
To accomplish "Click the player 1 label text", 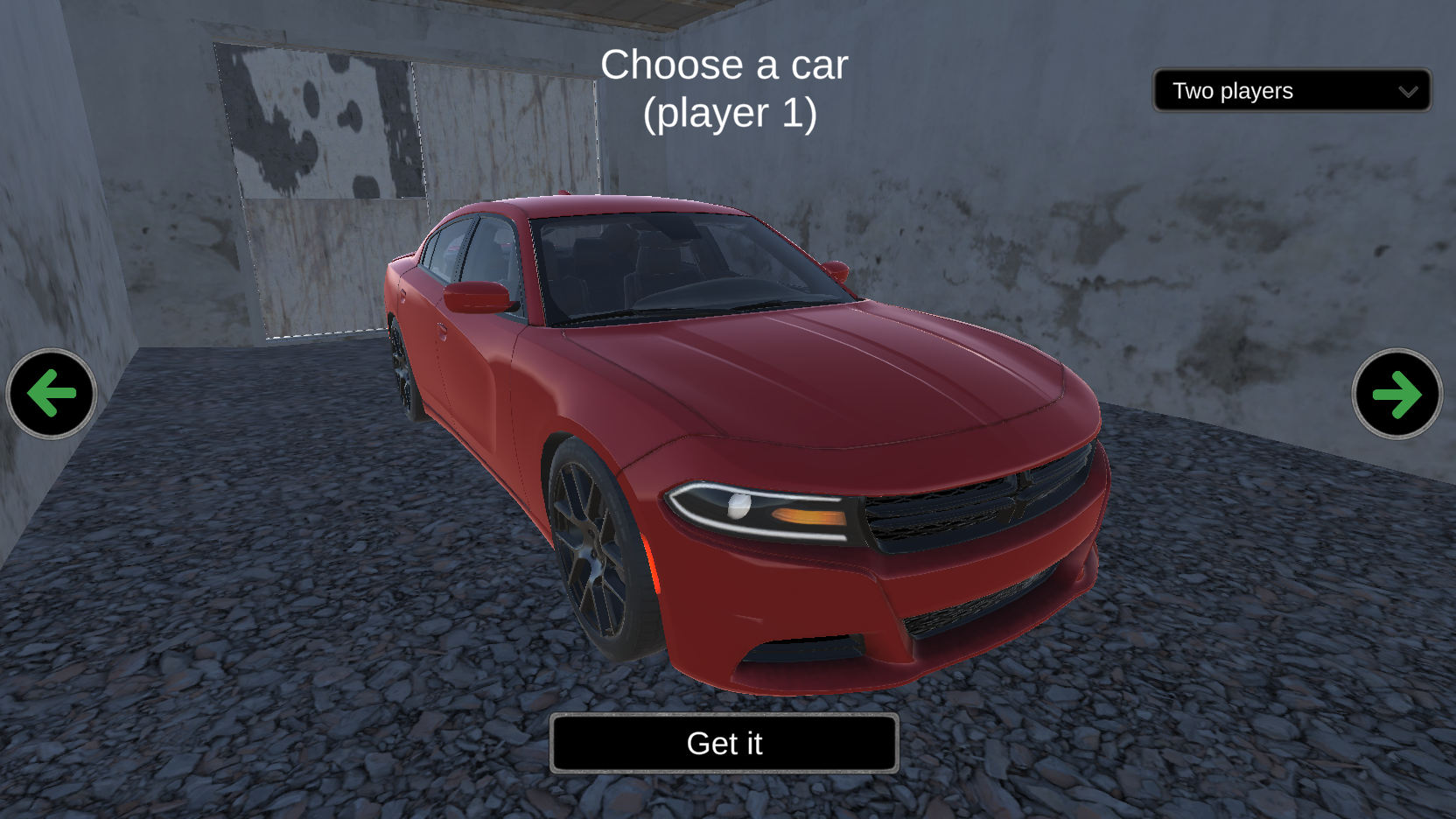I will 731,112.
